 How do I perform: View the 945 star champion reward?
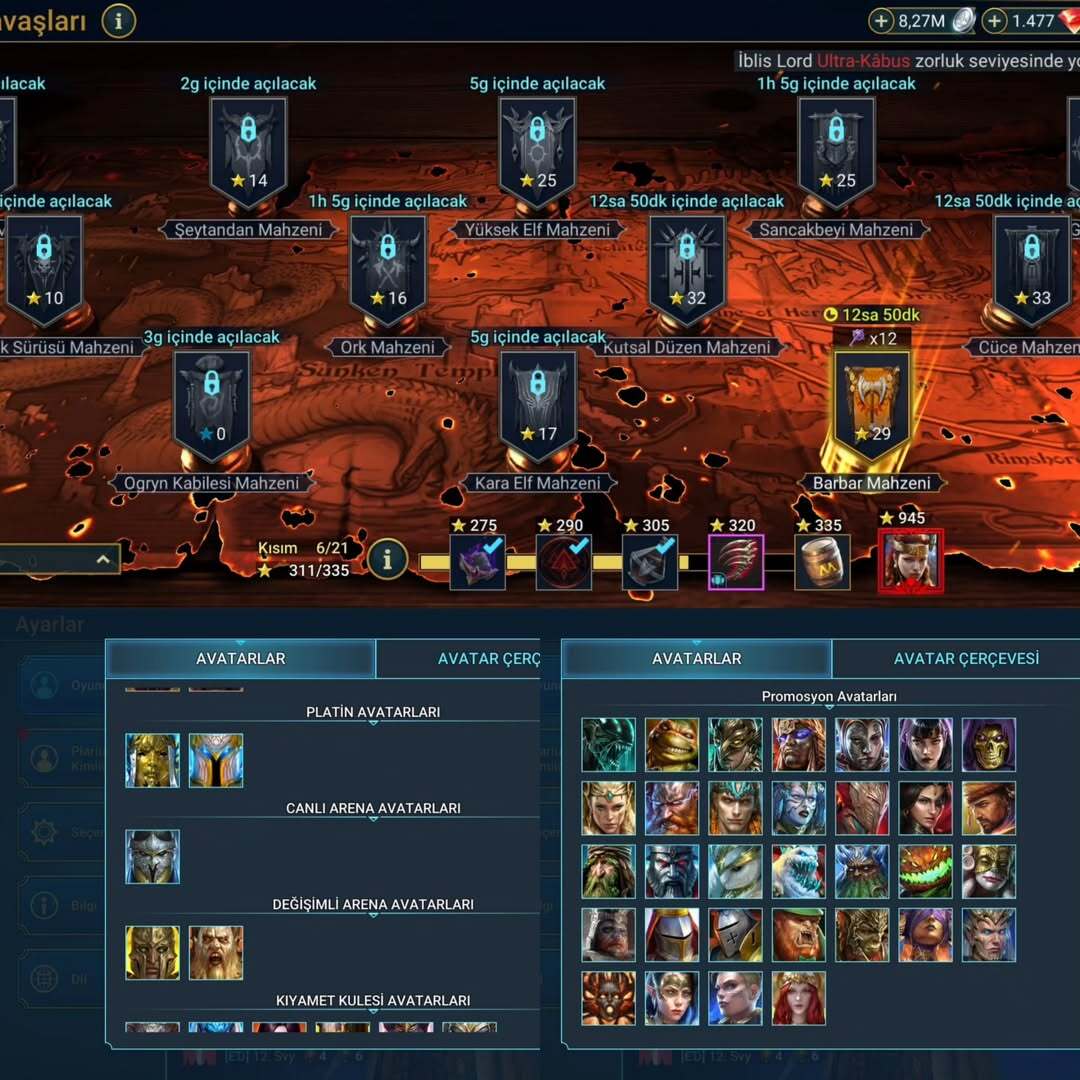pyautogui.click(x=910, y=560)
